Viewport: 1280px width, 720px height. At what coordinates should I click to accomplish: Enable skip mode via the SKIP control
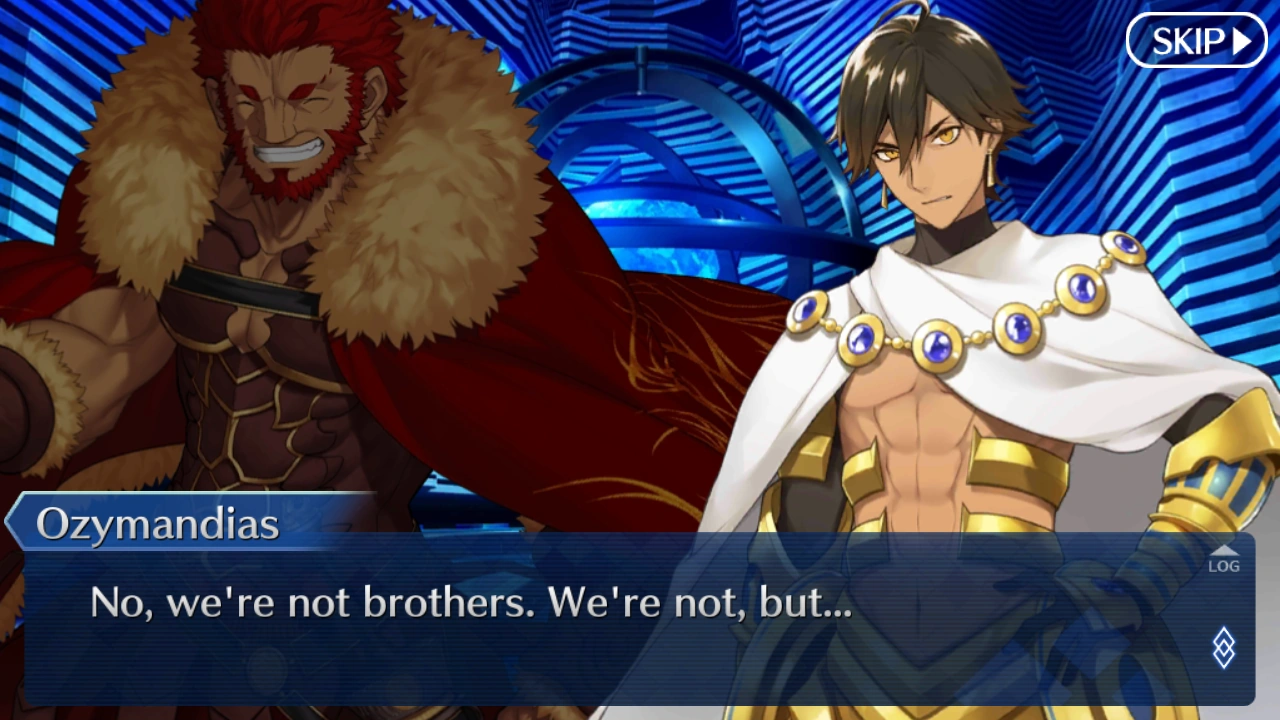tap(1195, 42)
